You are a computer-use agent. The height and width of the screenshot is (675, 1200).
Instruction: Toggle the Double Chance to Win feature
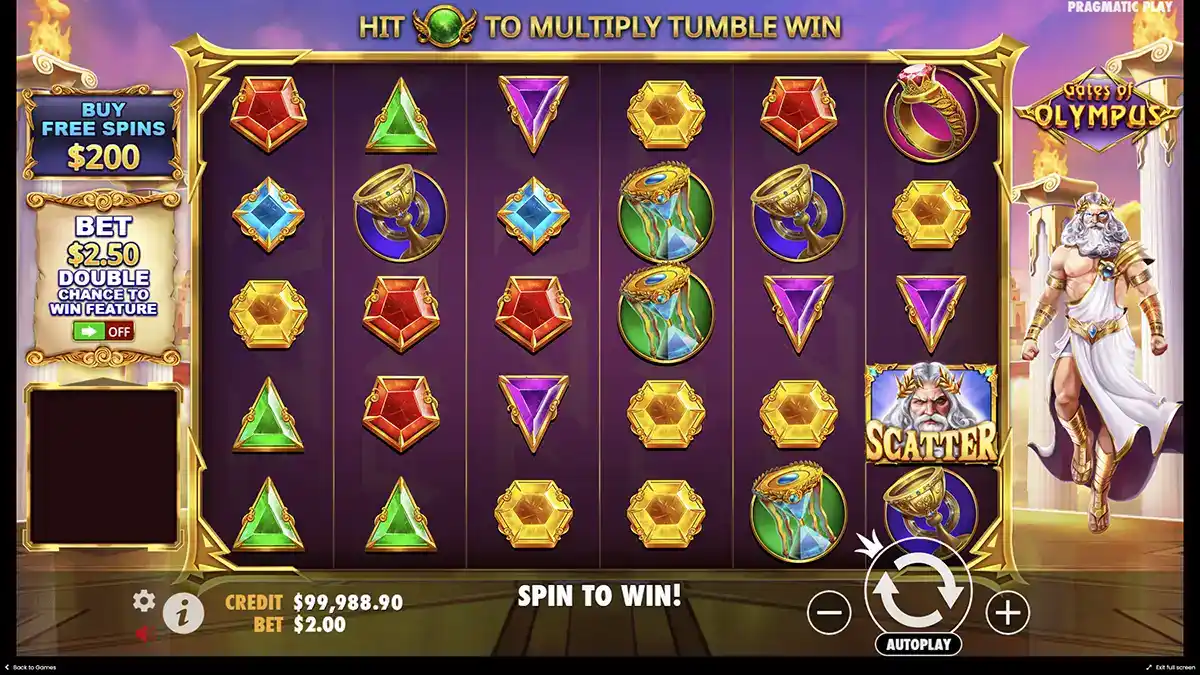point(104,331)
